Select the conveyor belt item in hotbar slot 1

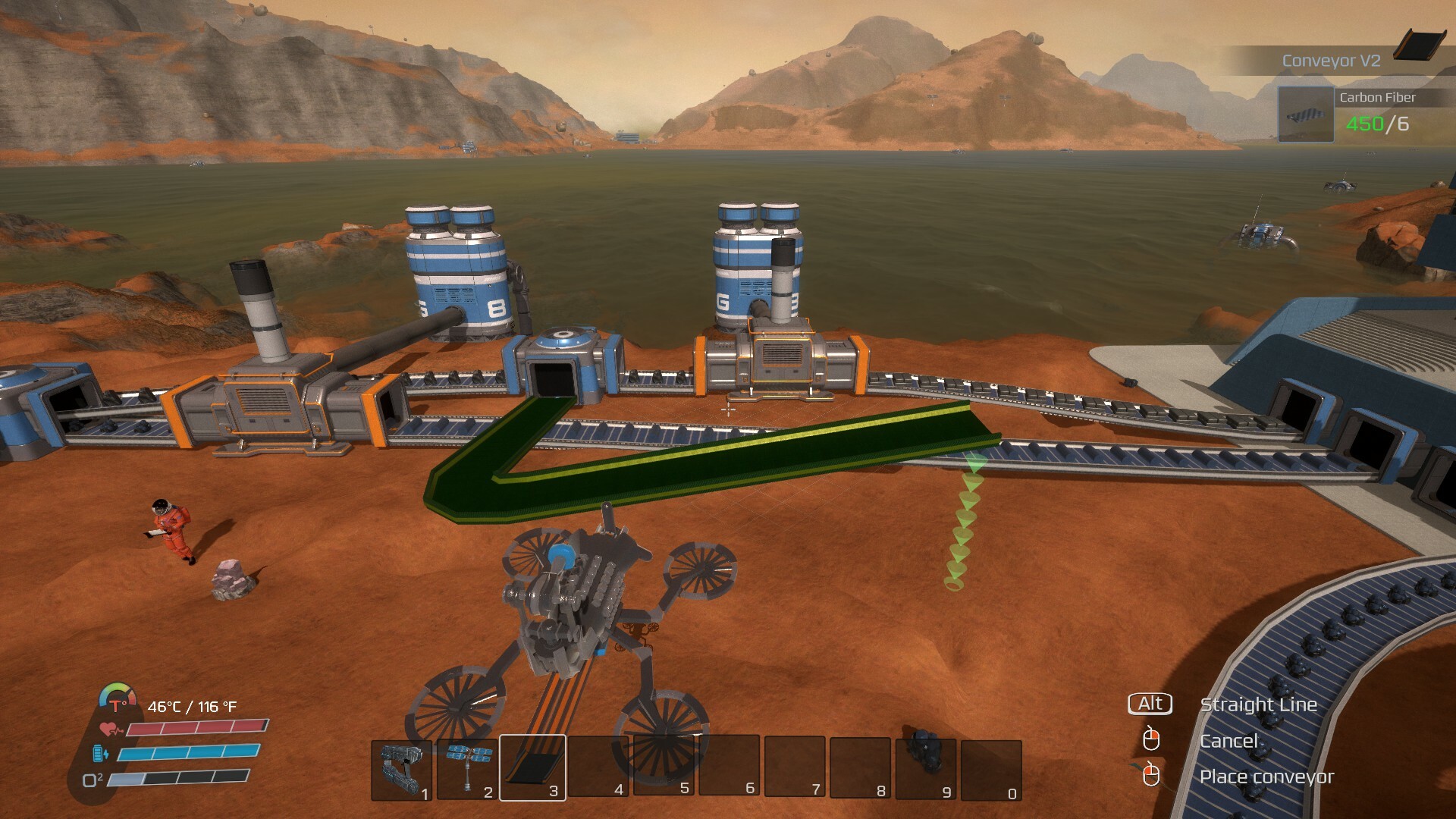[401, 769]
